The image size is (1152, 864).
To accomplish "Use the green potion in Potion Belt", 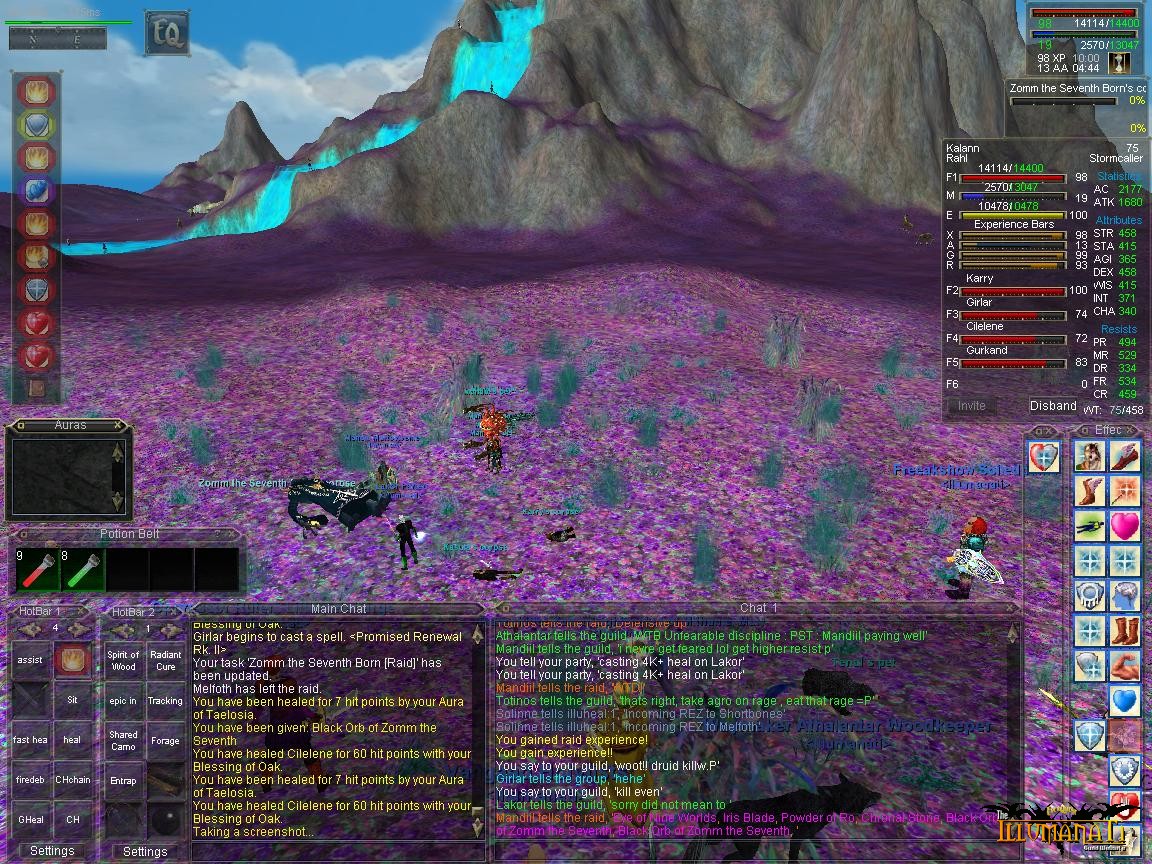I will (x=78, y=571).
